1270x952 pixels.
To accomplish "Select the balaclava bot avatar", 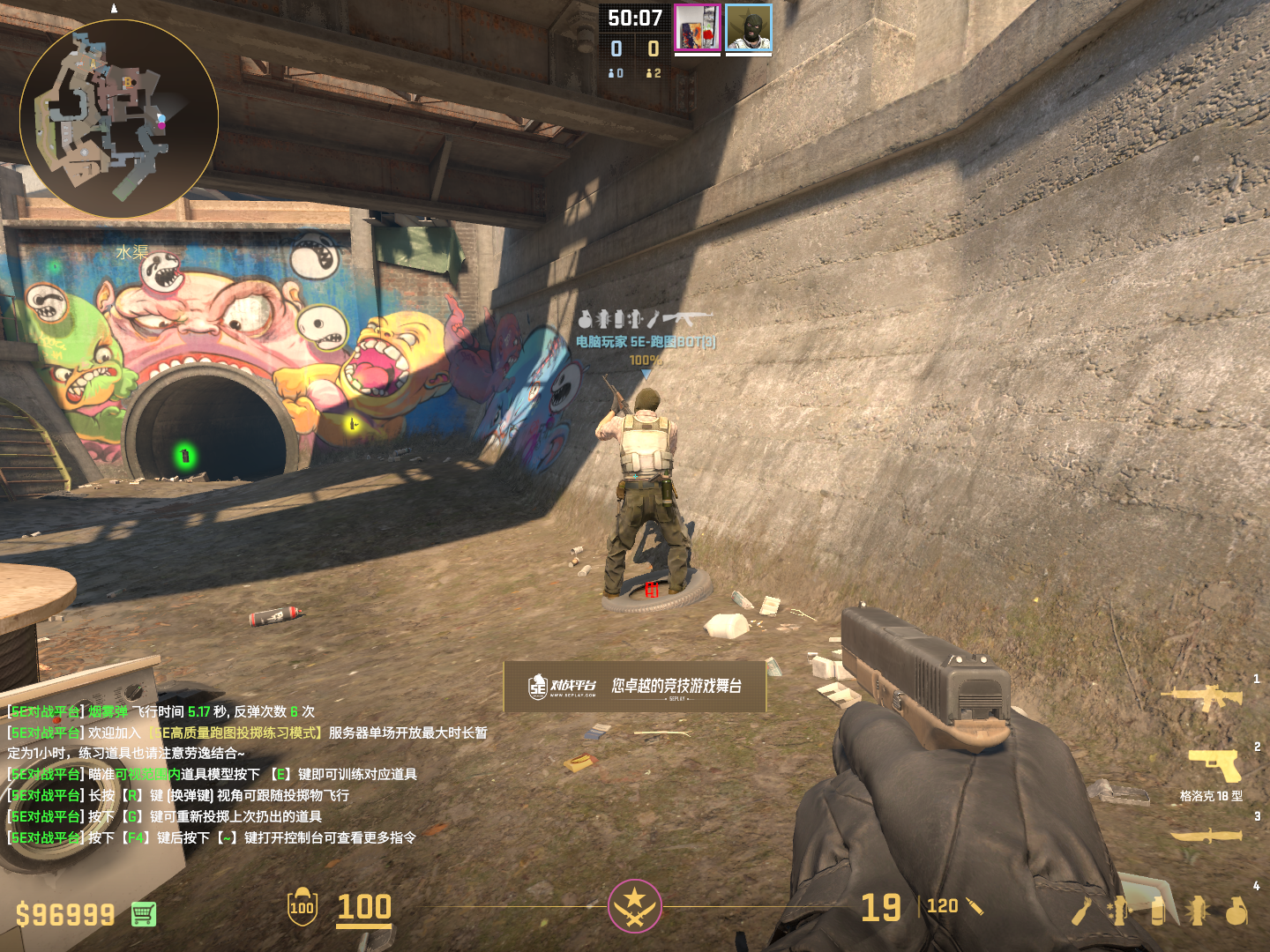I will click(x=749, y=28).
